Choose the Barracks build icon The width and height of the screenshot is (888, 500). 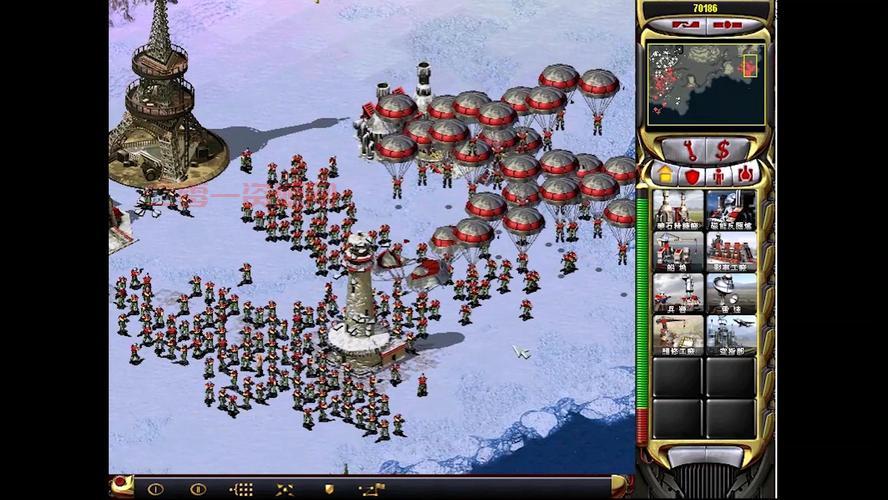pyautogui.click(x=679, y=294)
